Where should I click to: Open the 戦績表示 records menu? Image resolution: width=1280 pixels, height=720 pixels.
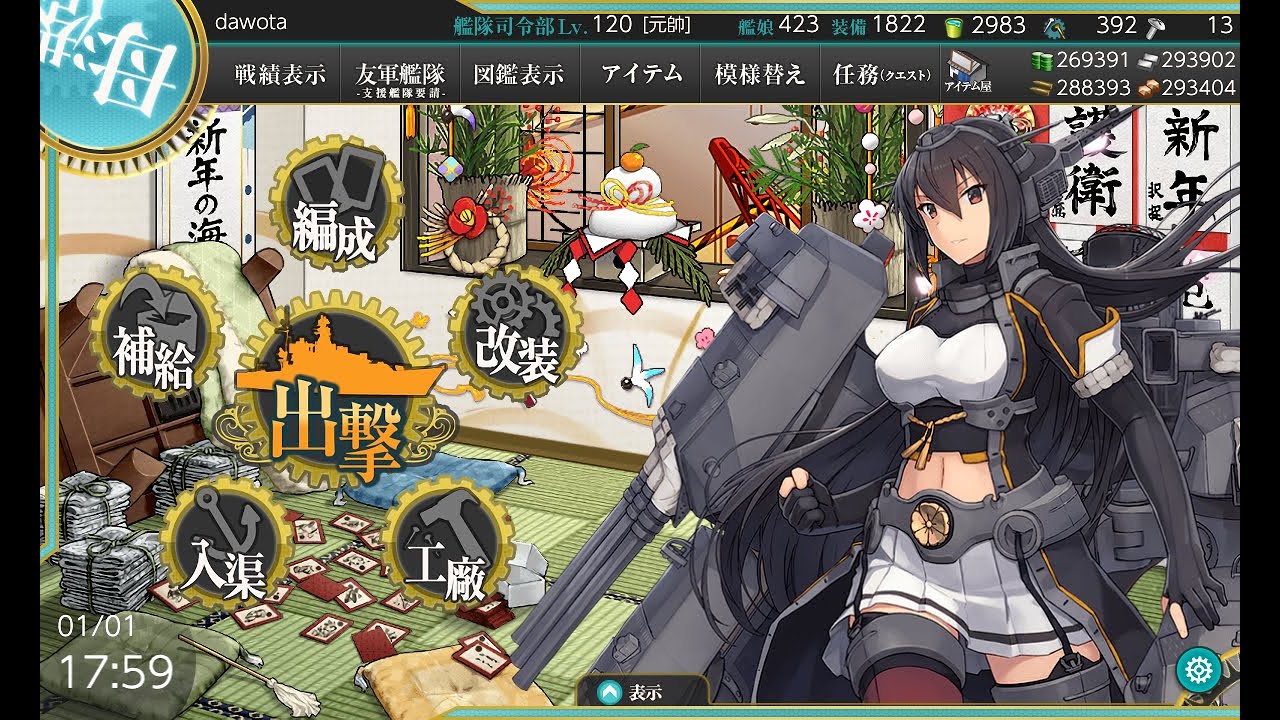pyautogui.click(x=280, y=74)
